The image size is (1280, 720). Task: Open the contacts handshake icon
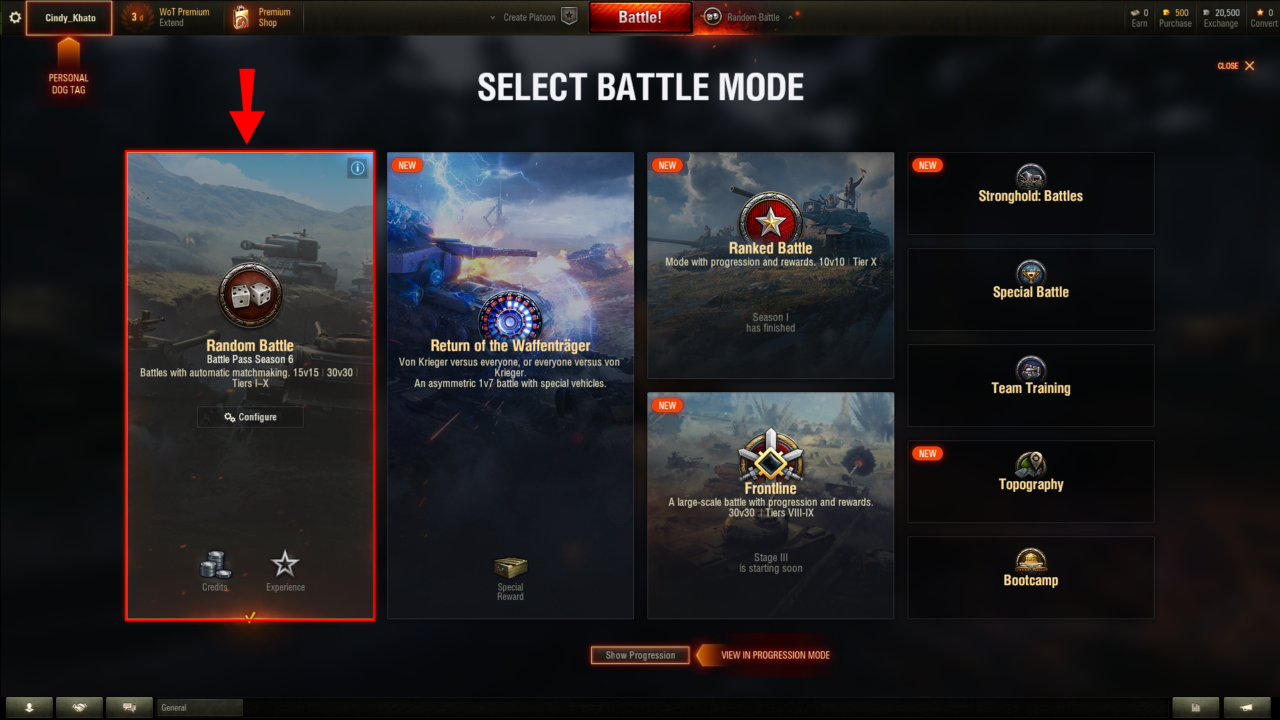tap(79, 707)
